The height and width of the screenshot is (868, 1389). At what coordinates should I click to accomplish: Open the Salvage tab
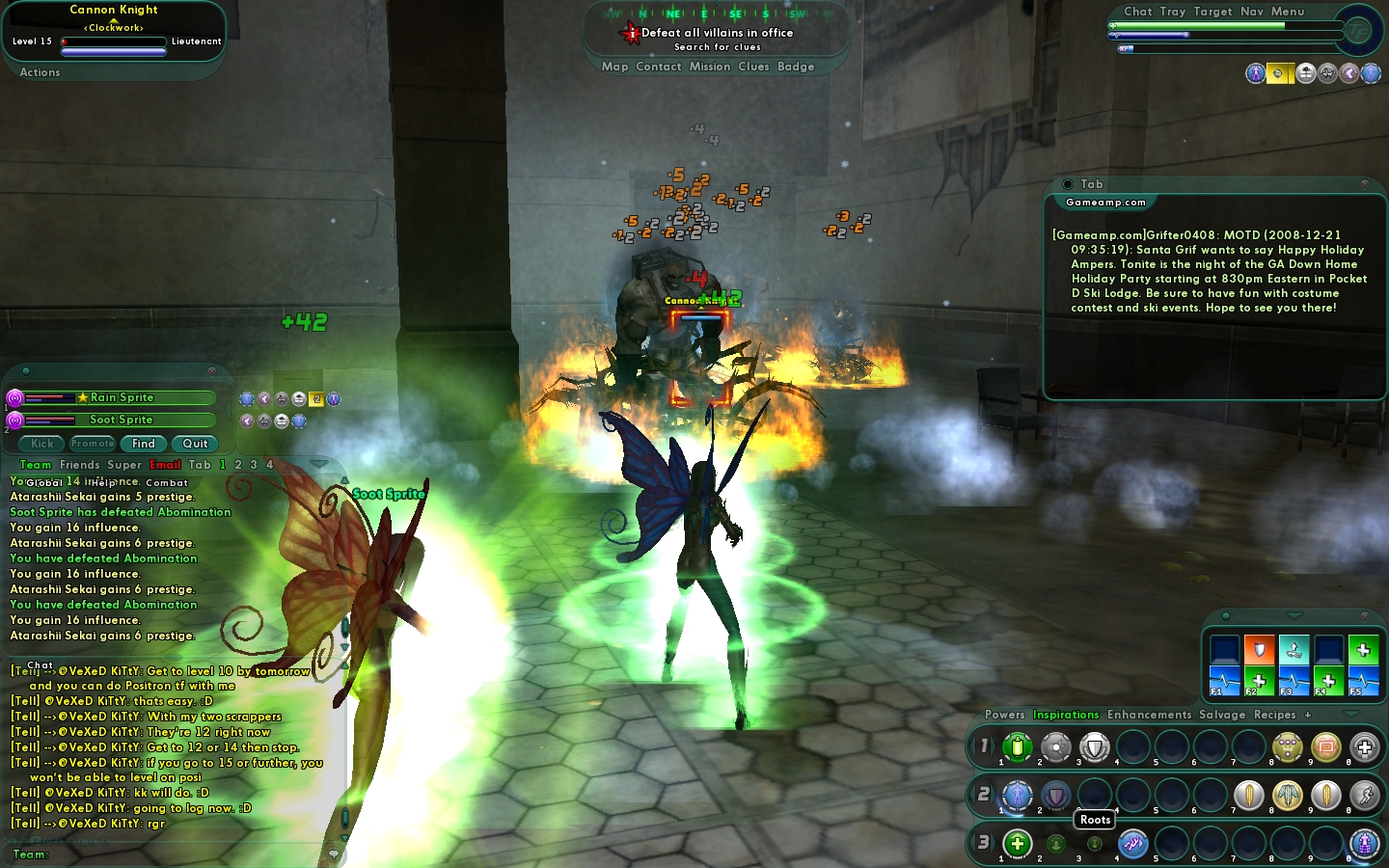(x=1222, y=715)
